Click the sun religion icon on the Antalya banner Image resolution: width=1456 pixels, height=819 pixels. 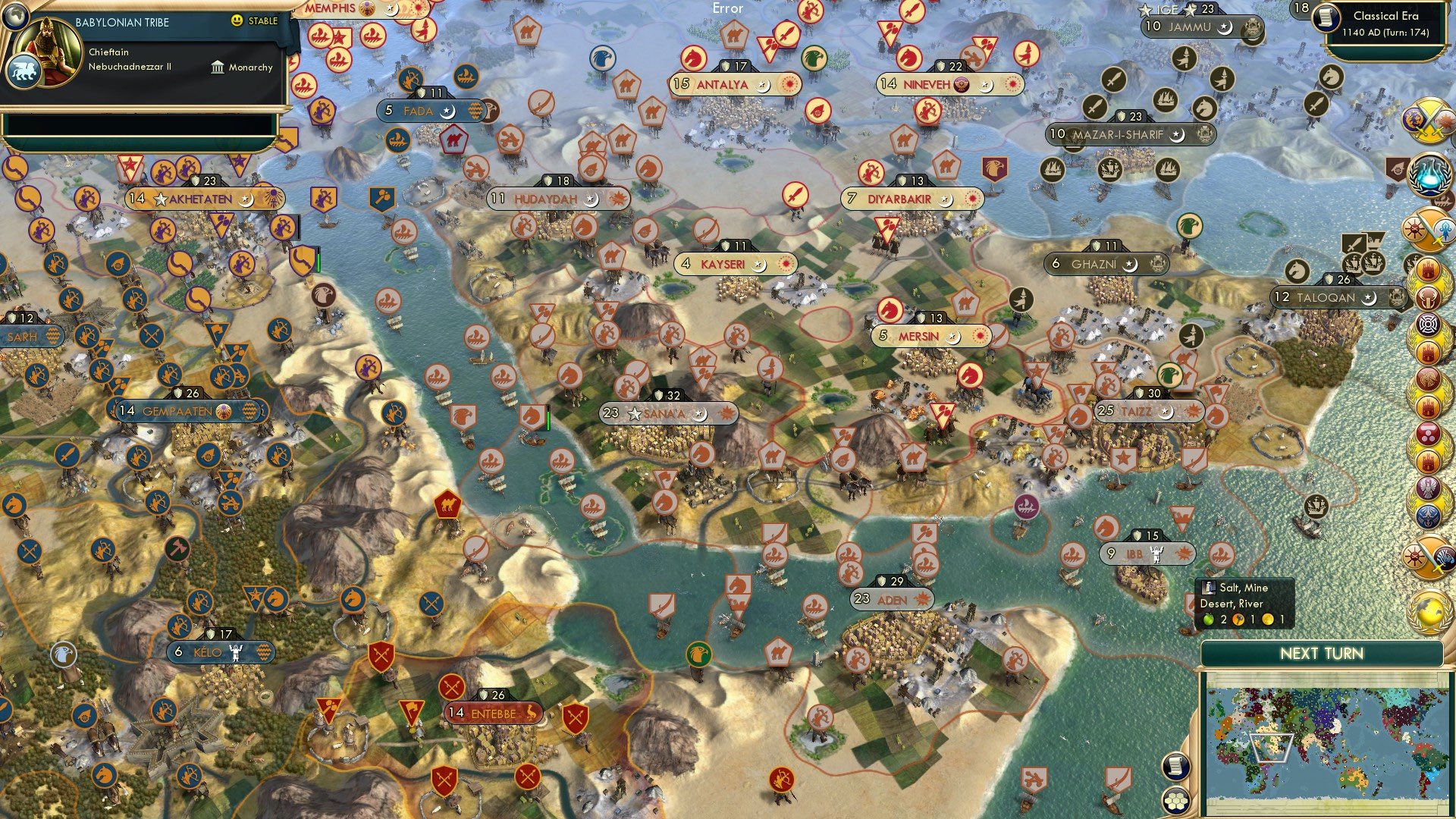(x=788, y=86)
